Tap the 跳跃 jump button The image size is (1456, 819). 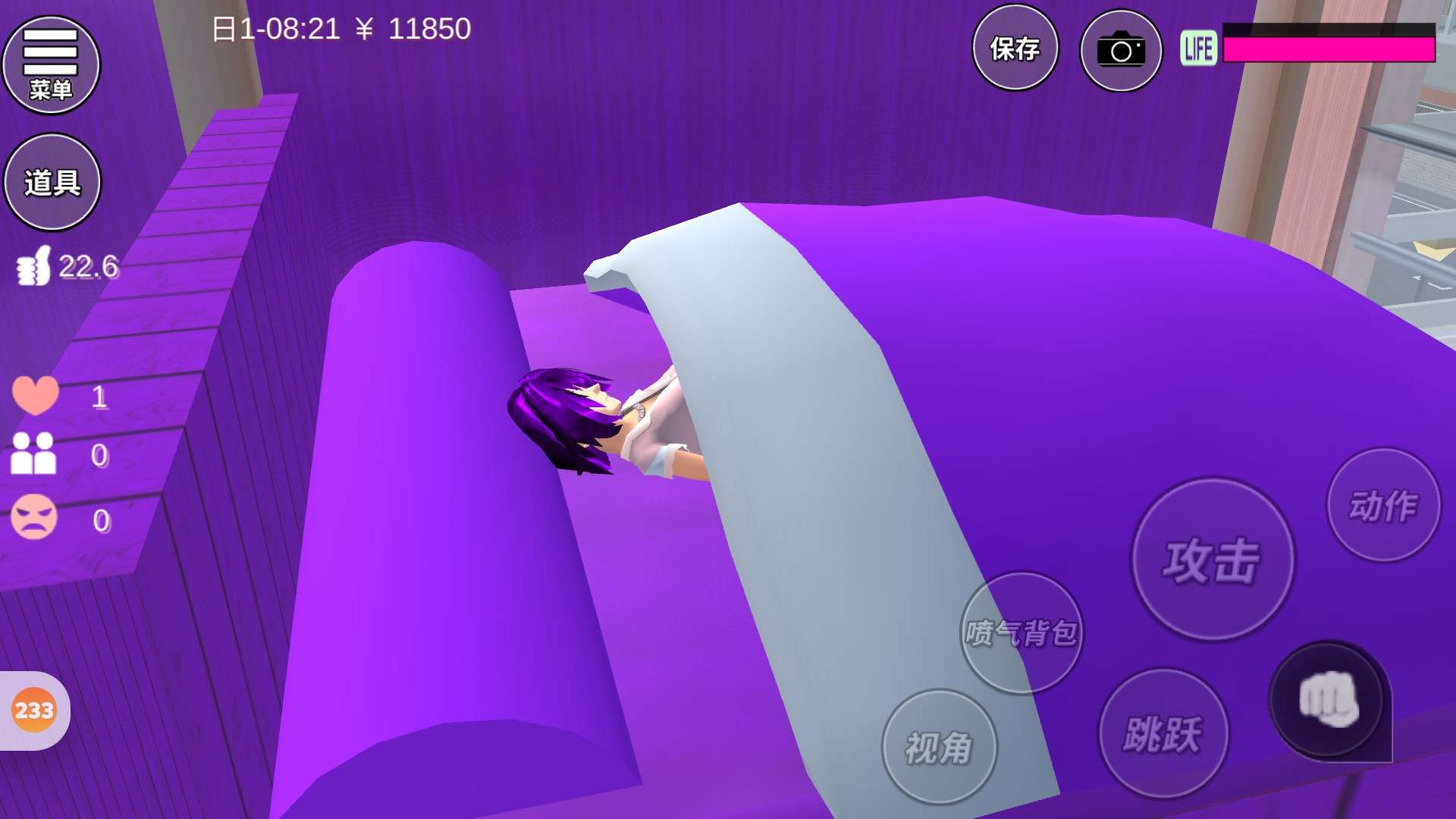click(x=1163, y=733)
